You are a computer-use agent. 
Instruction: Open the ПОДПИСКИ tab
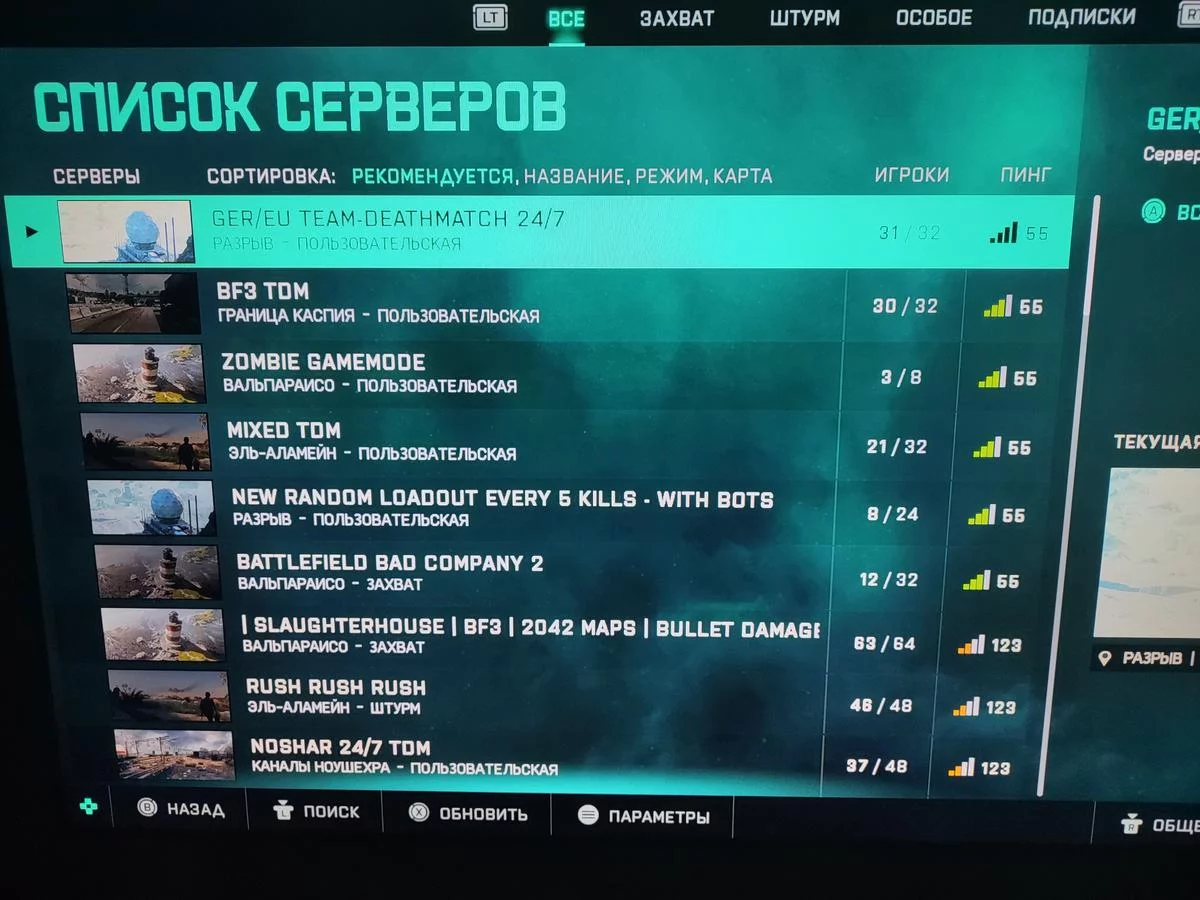(x=1081, y=17)
